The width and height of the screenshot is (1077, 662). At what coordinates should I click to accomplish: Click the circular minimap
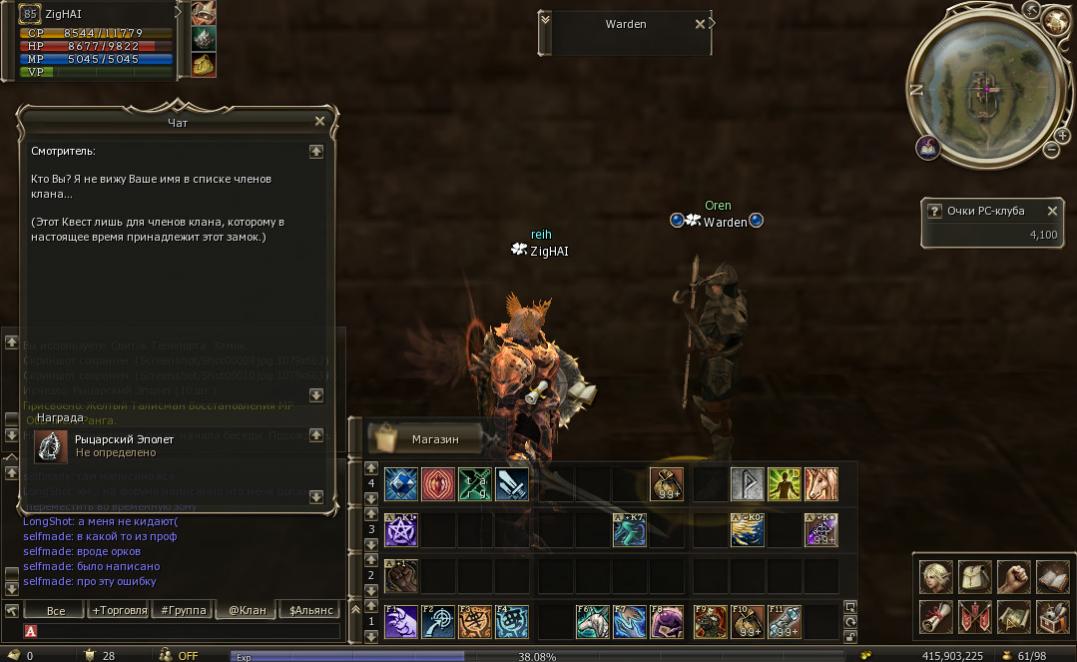click(x=985, y=88)
